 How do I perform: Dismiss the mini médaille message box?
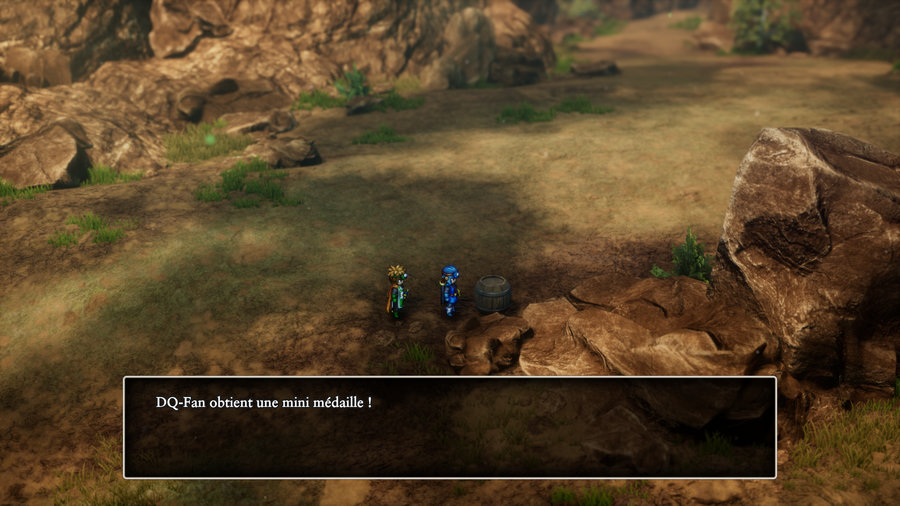click(449, 427)
